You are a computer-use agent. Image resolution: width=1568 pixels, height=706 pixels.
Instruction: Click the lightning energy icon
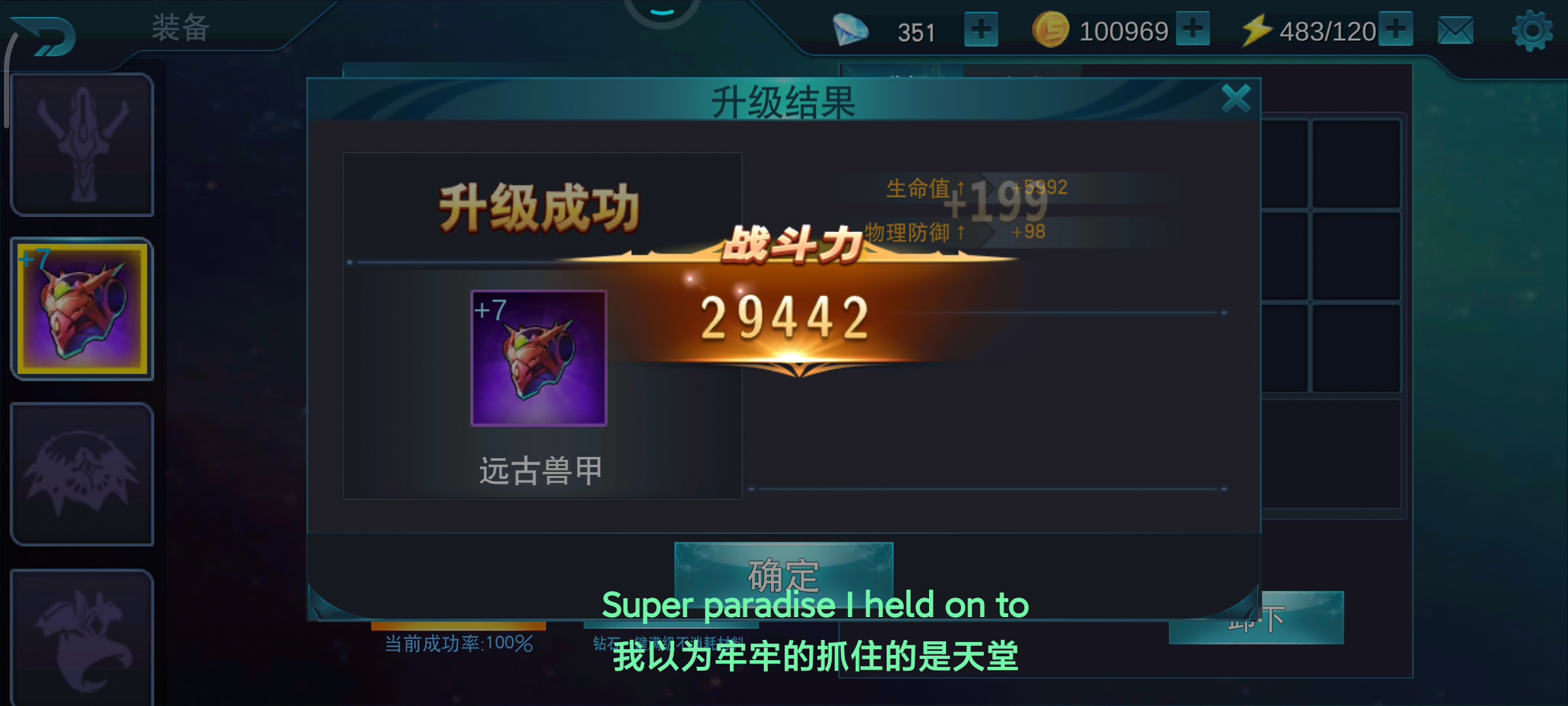1258,29
